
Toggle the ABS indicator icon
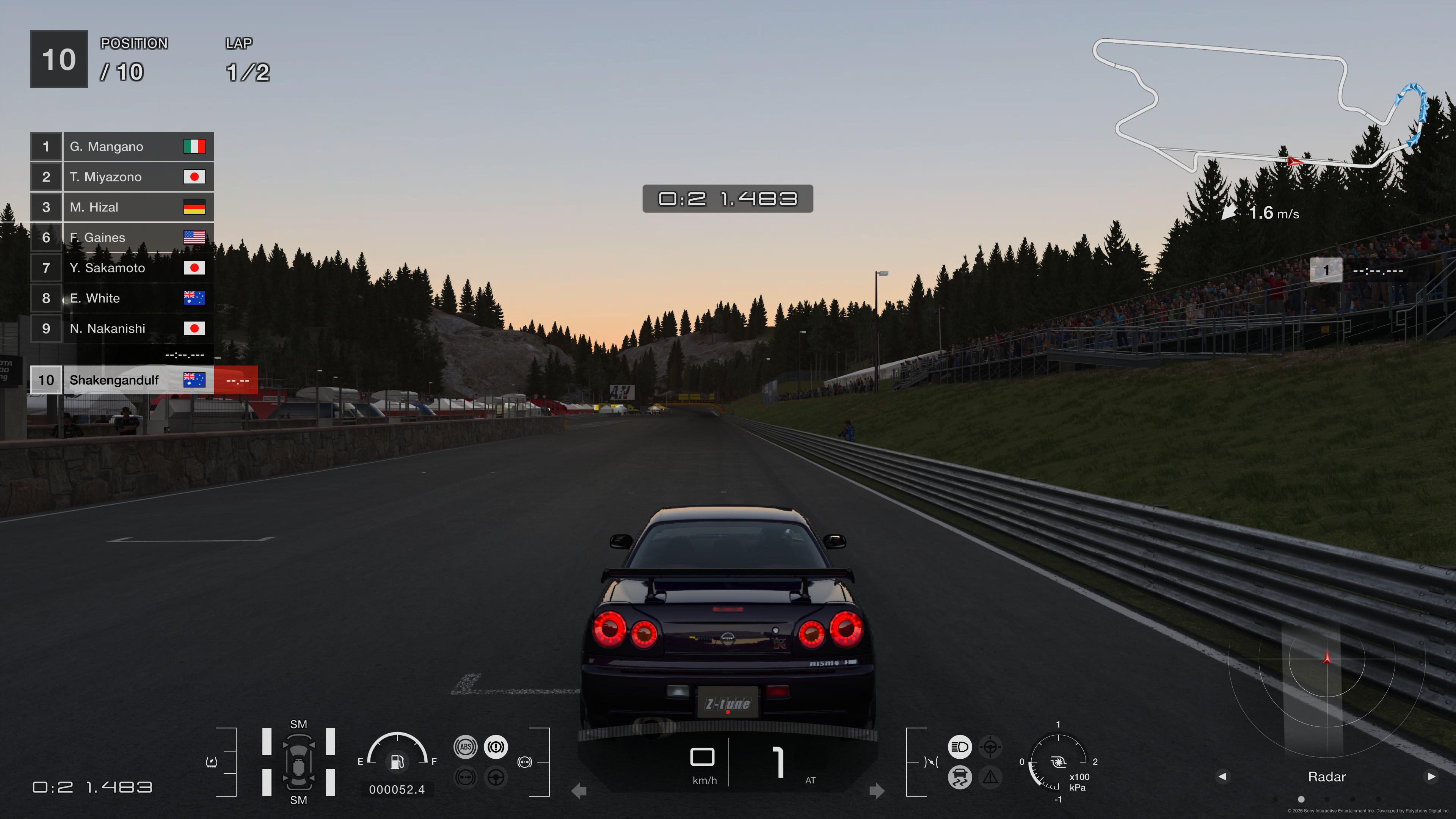tap(465, 747)
